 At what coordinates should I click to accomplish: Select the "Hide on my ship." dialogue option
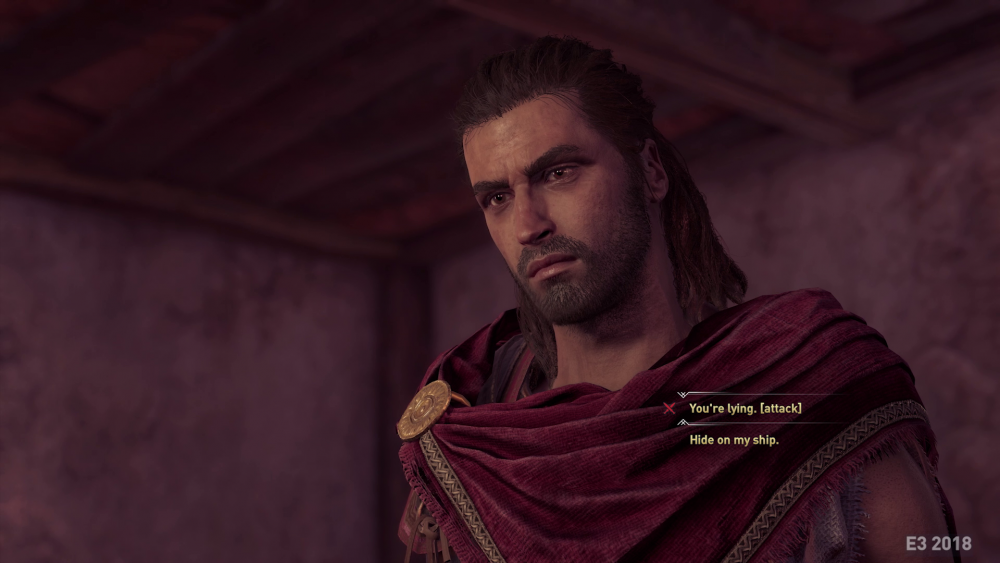(x=733, y=439)
